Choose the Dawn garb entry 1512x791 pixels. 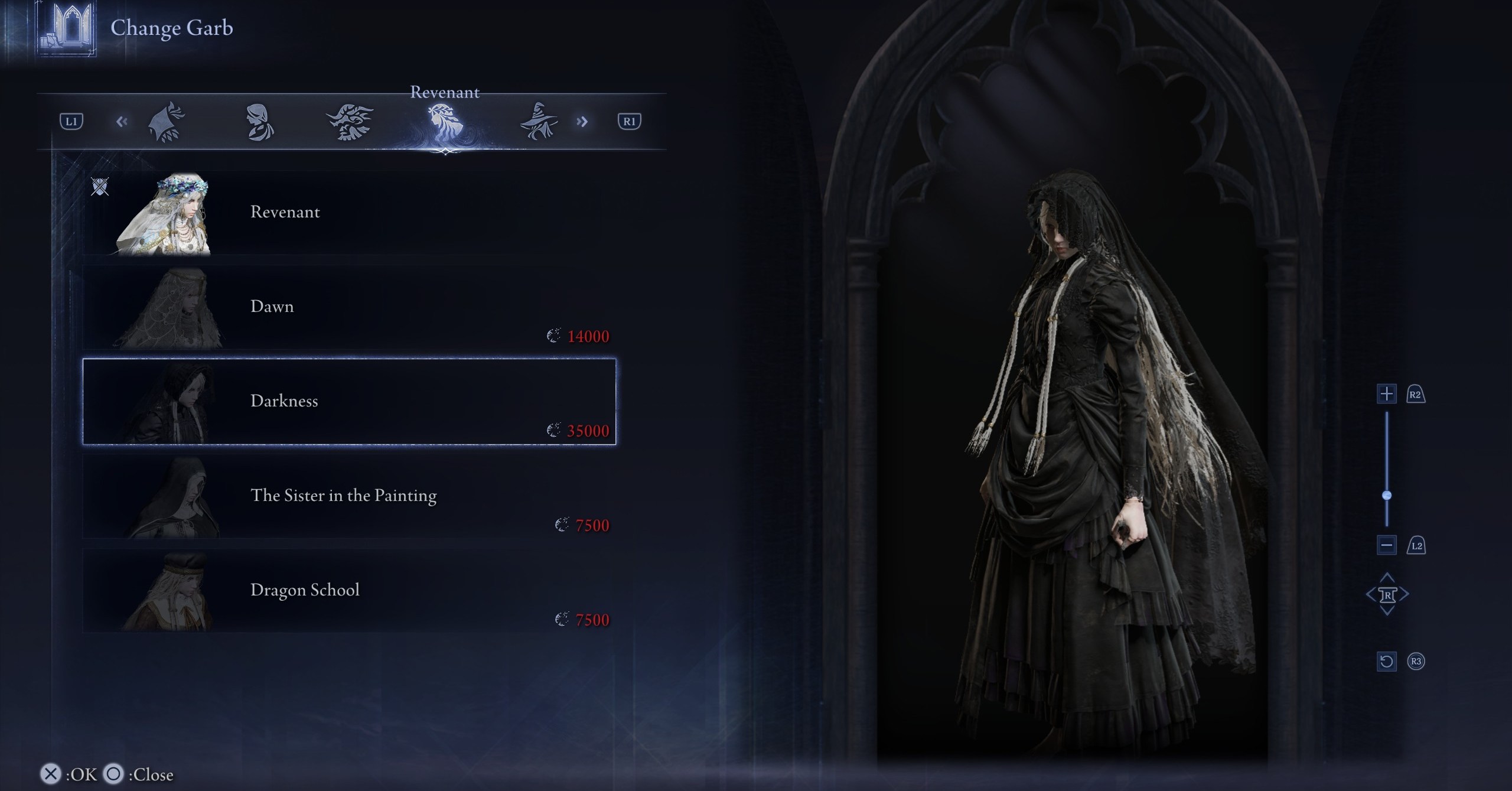tap(348, 307)
